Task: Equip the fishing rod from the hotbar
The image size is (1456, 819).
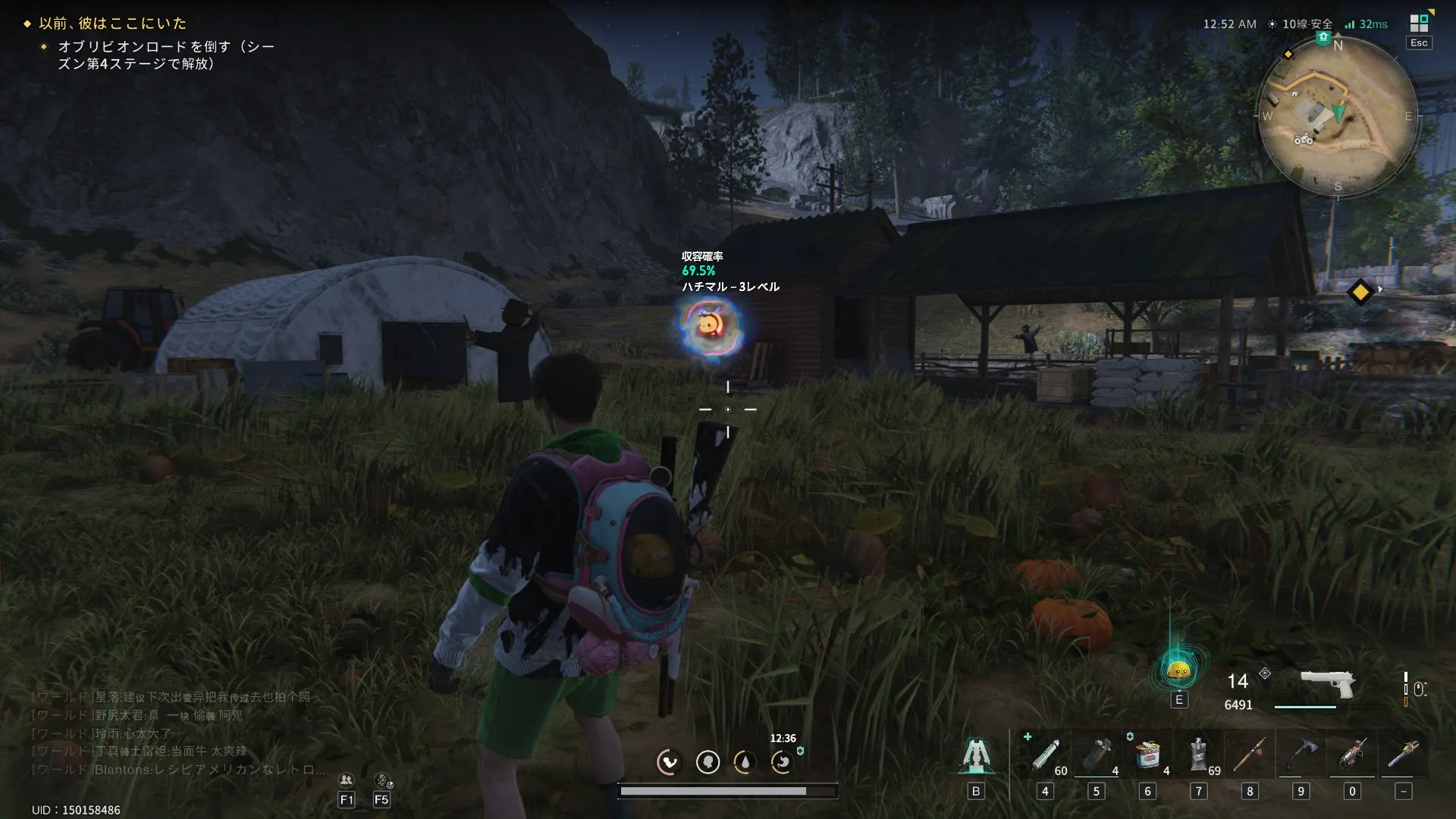Action: (1250, 755)
